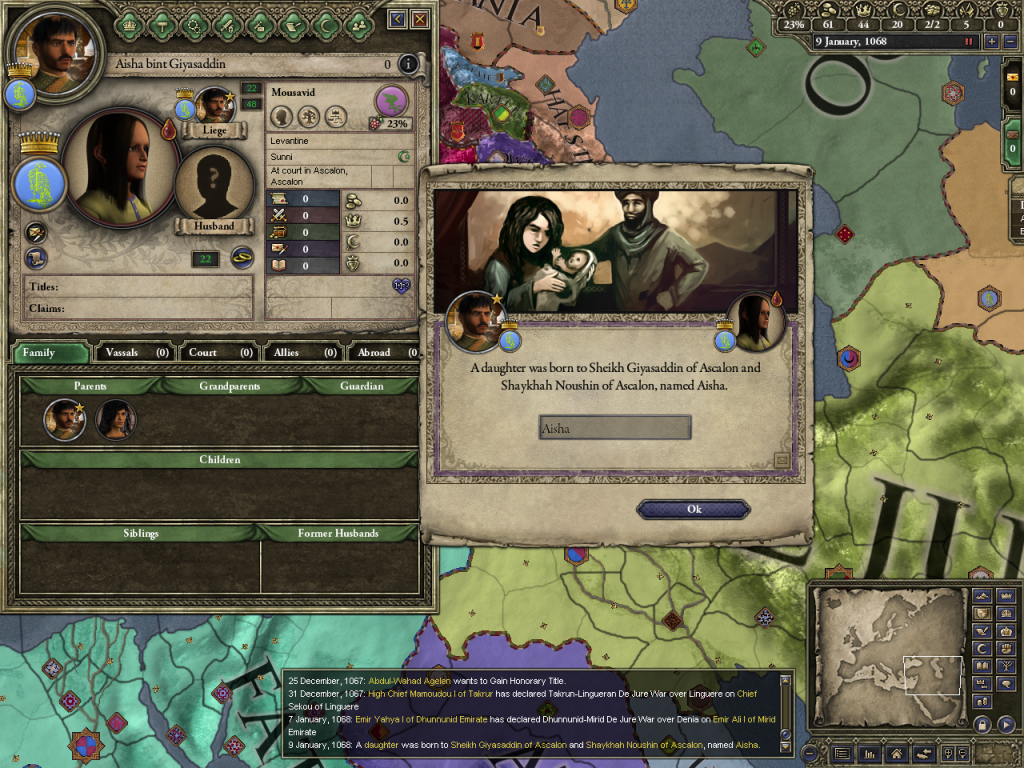Image resolution: width=1024 pixels, height=768 pixels.
Task: Confirm the birth event with Ok
Action: point(693,509)
